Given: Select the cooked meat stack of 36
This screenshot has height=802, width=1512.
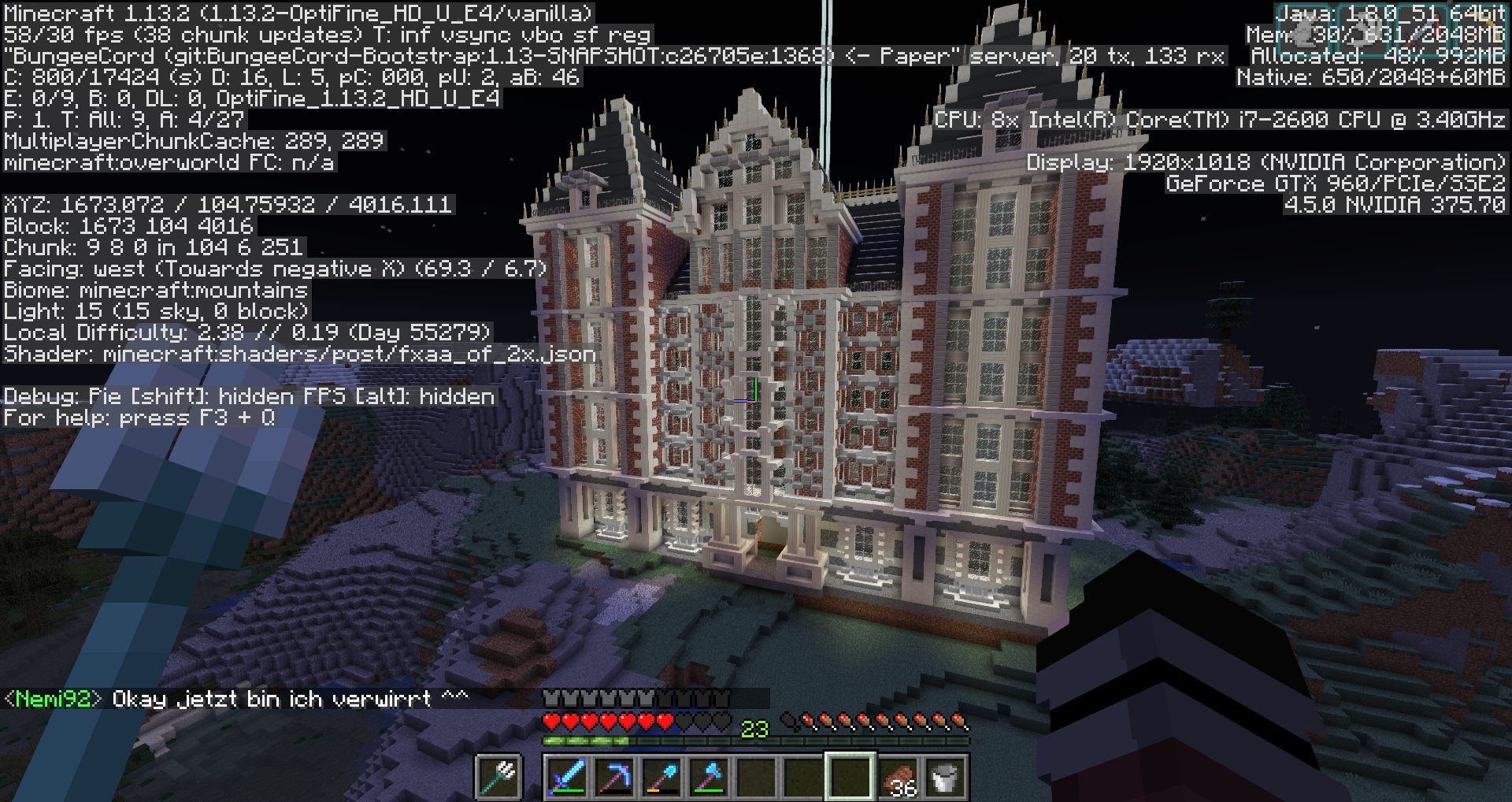Looking at the screenshot, I should pyautogui.click(x=898, y=777).
